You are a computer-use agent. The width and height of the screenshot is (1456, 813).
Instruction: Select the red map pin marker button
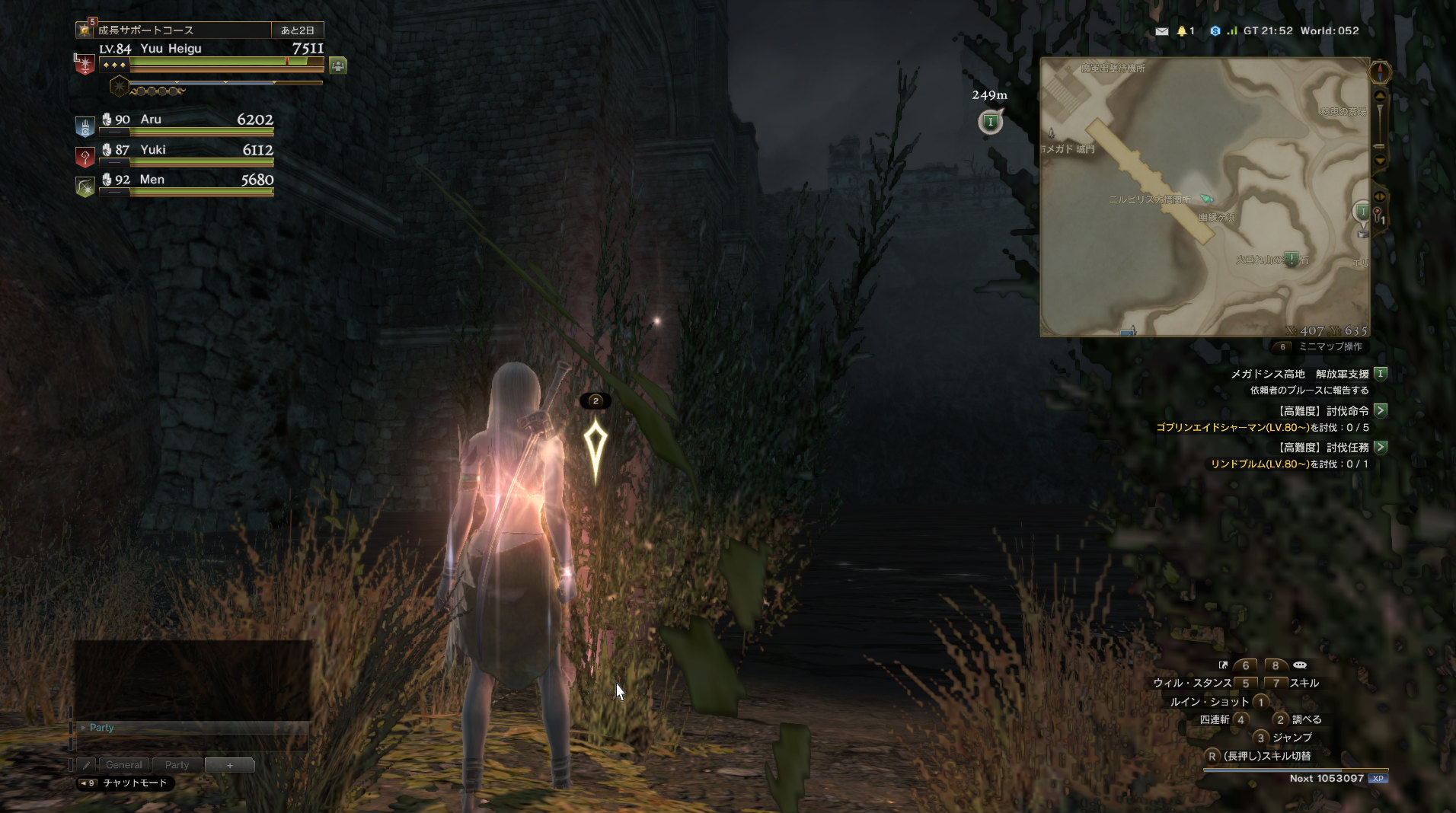(1378, 214)
